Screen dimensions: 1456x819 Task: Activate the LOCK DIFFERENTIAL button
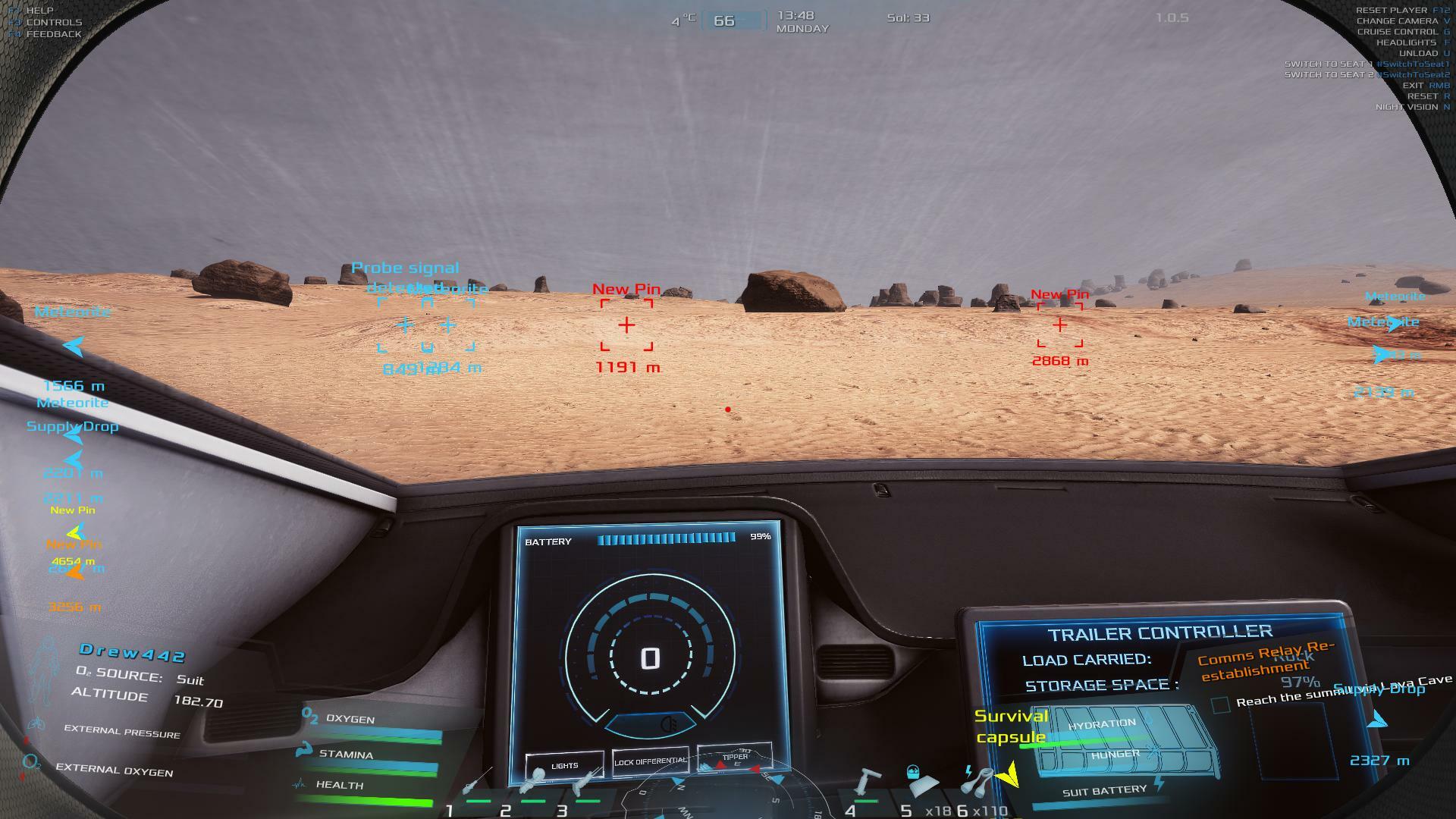click(650, 761)
